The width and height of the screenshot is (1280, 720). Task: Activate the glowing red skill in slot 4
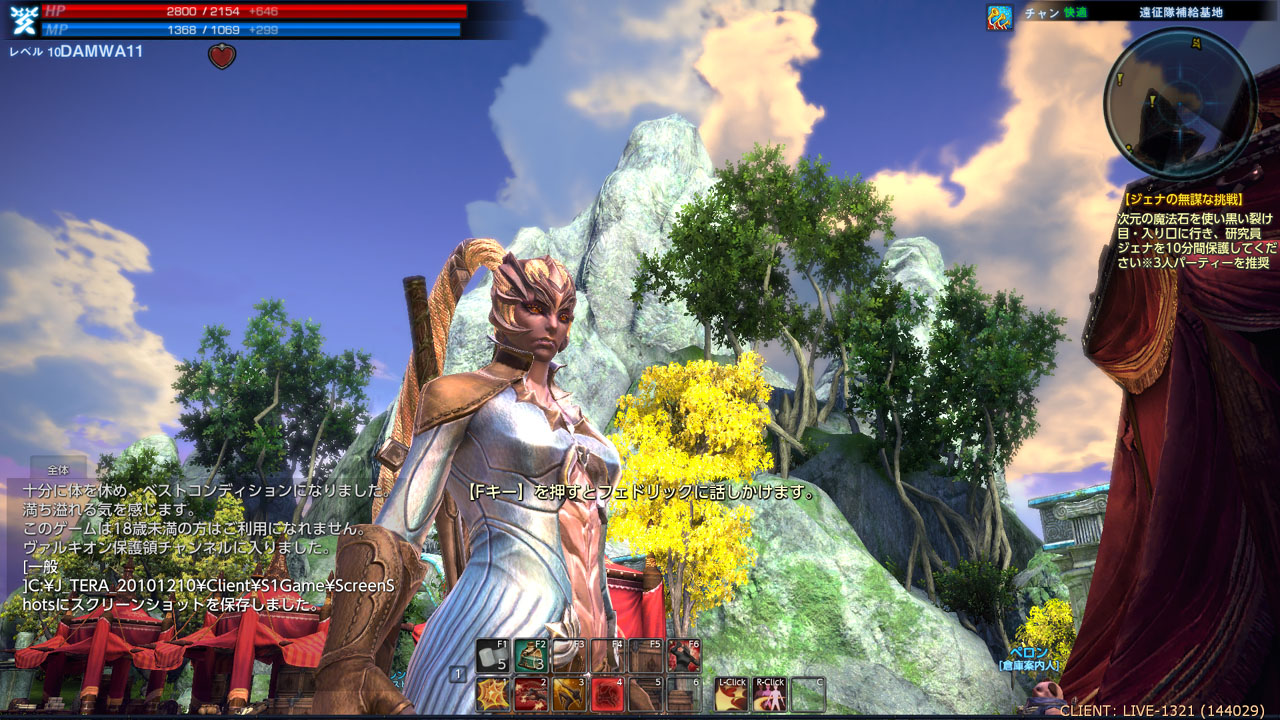click(x=607, y=694)
